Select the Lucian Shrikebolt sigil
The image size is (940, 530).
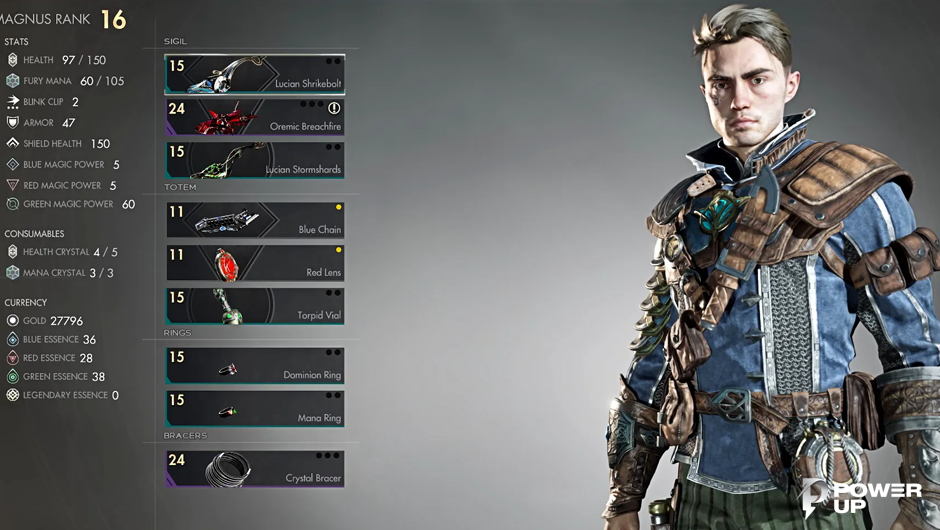click(x=255, y=74)
